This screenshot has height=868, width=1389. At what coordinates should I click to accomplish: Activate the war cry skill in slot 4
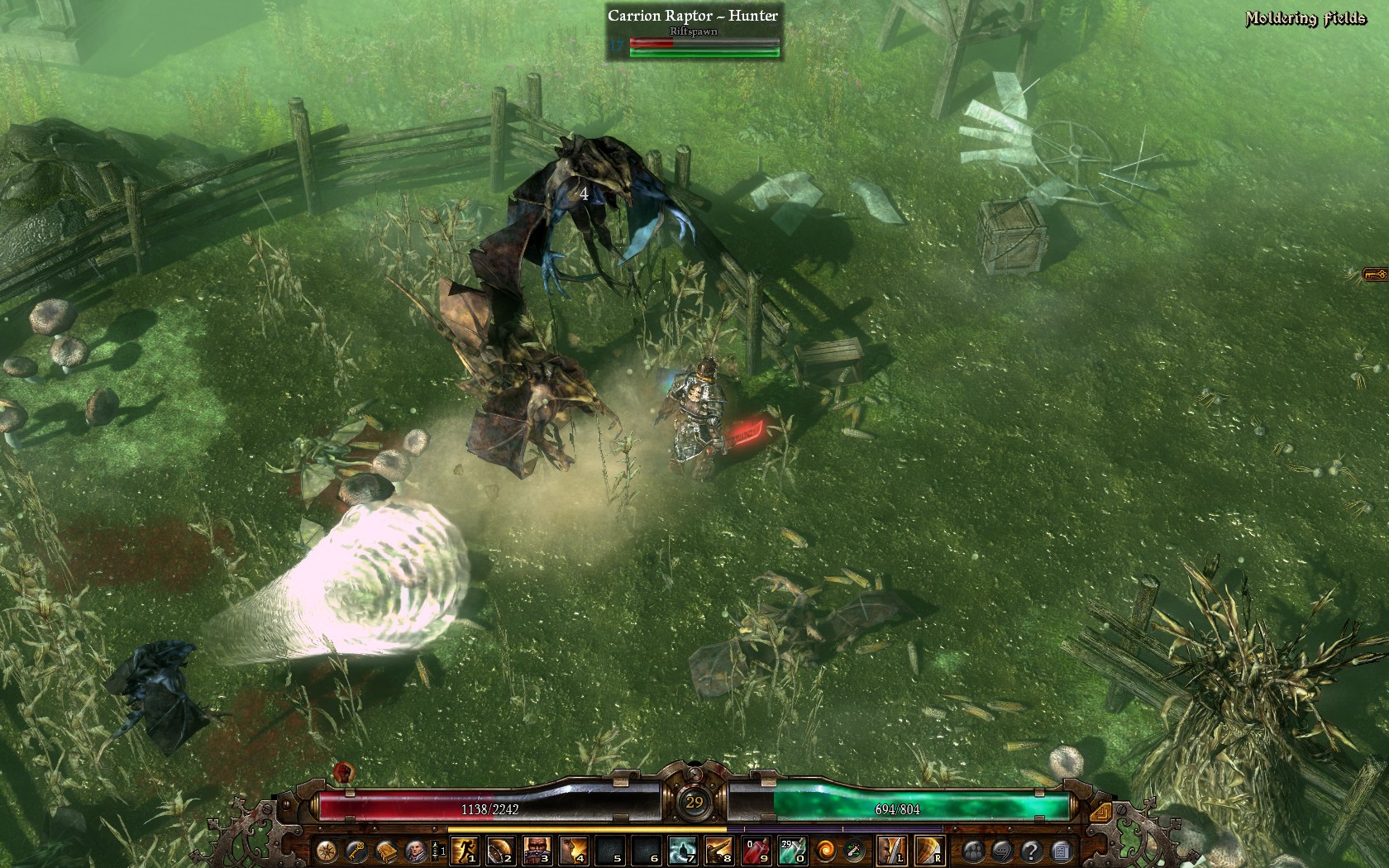(574, 850)
